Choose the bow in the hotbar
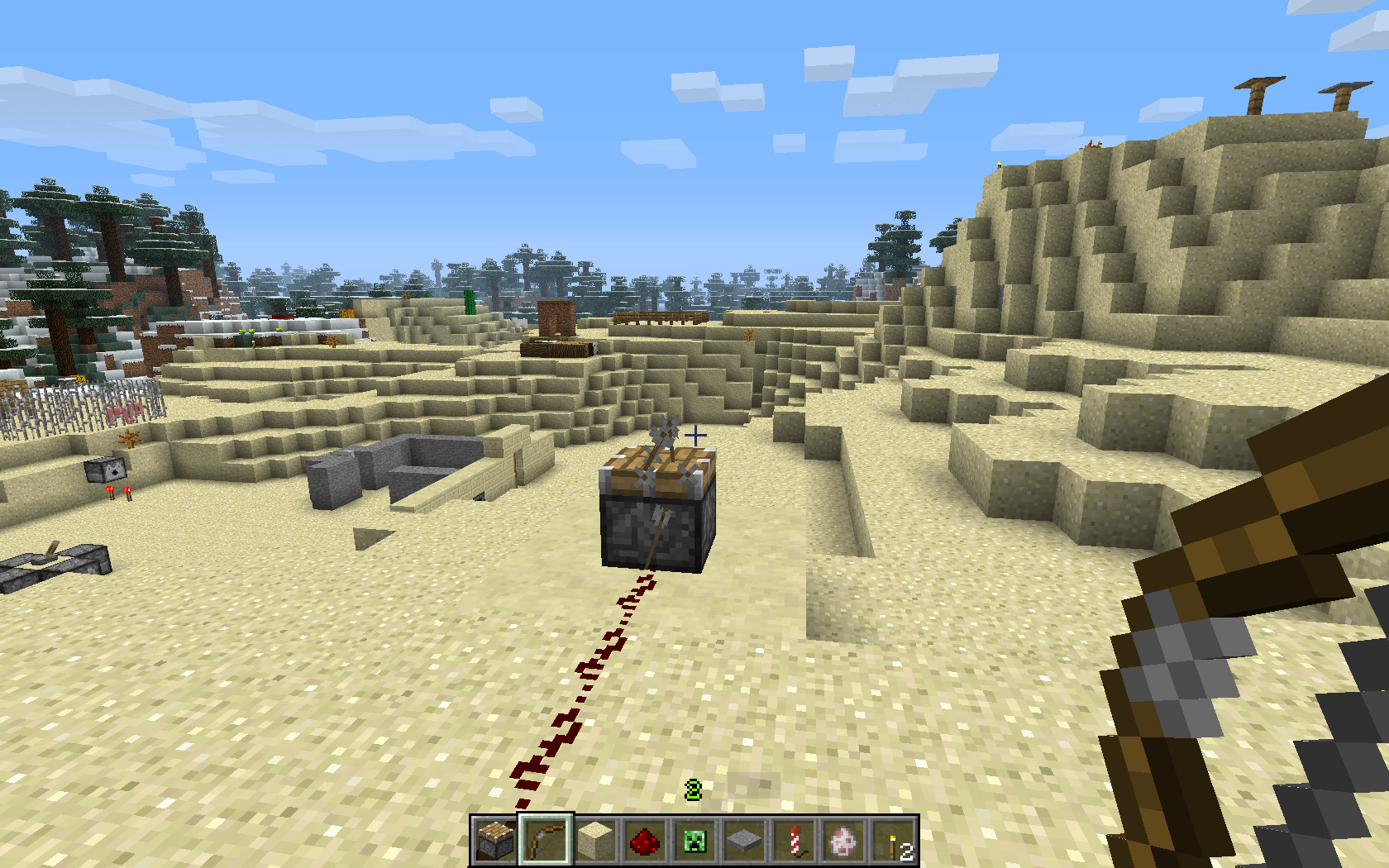This screenshot has width=1389, height=868. tap(546, 841)
